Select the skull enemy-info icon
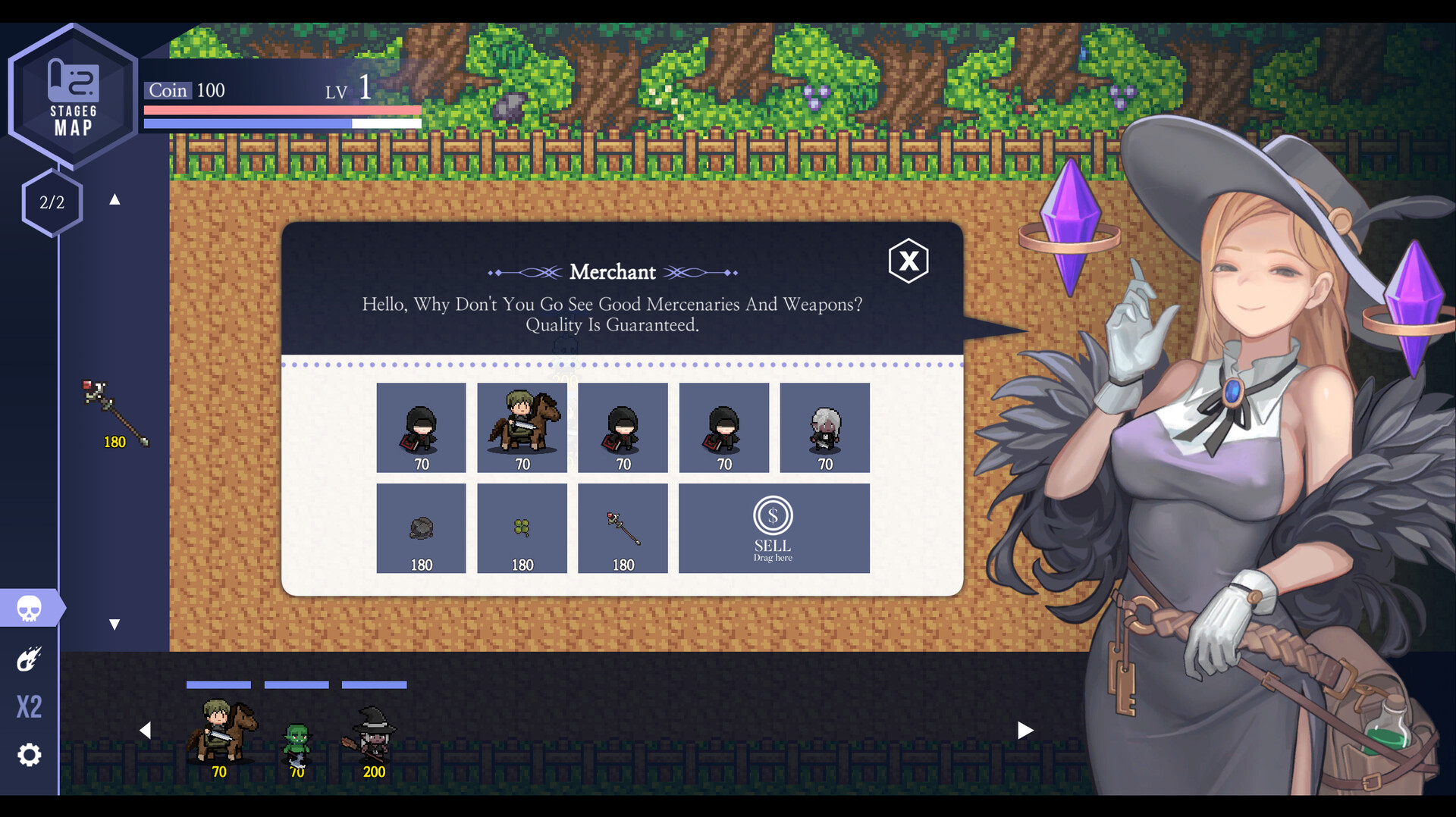Screen dimensions: 1456x817 pyautogui.click(x=30, y=607)
